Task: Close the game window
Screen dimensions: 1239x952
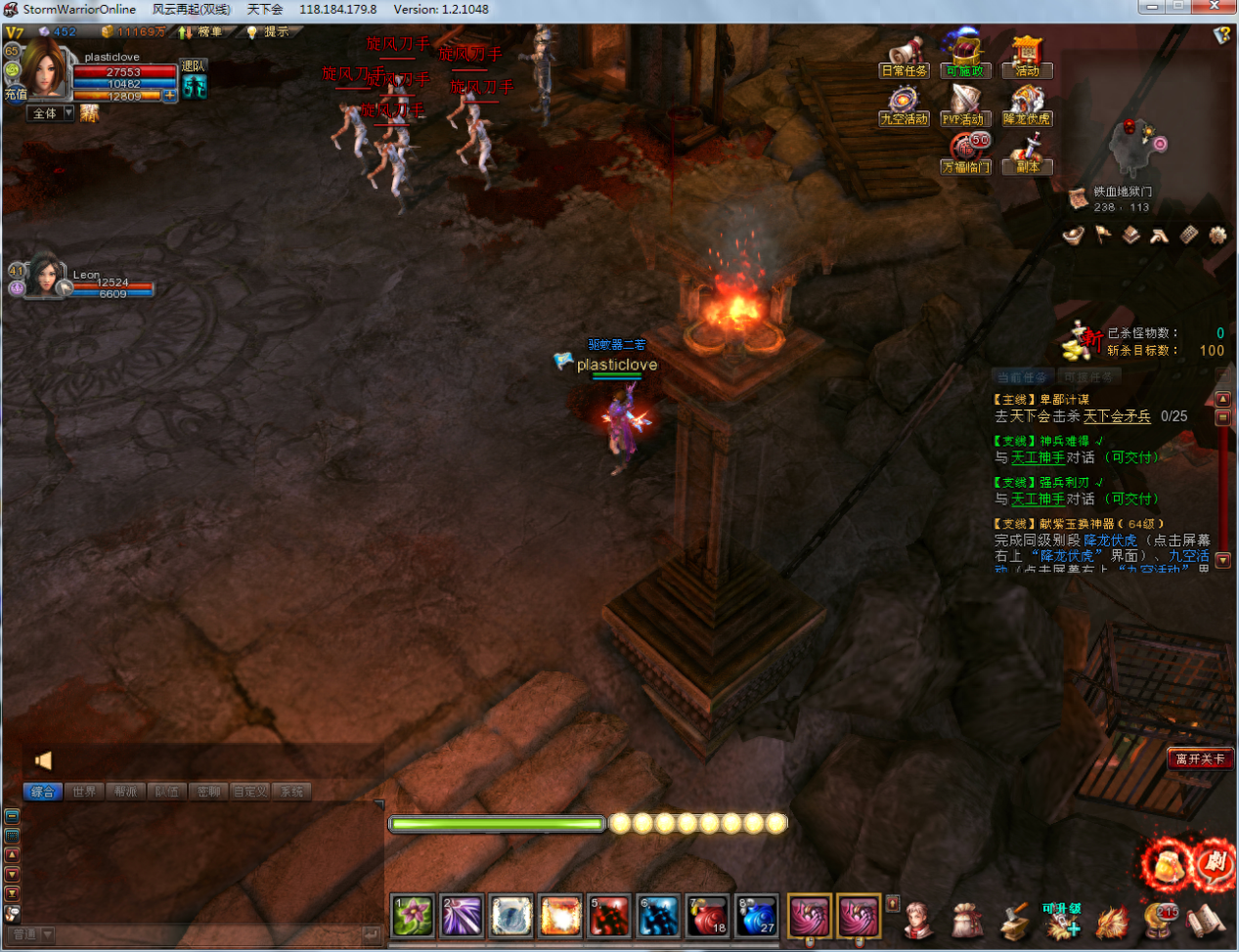Action: 1221,8
